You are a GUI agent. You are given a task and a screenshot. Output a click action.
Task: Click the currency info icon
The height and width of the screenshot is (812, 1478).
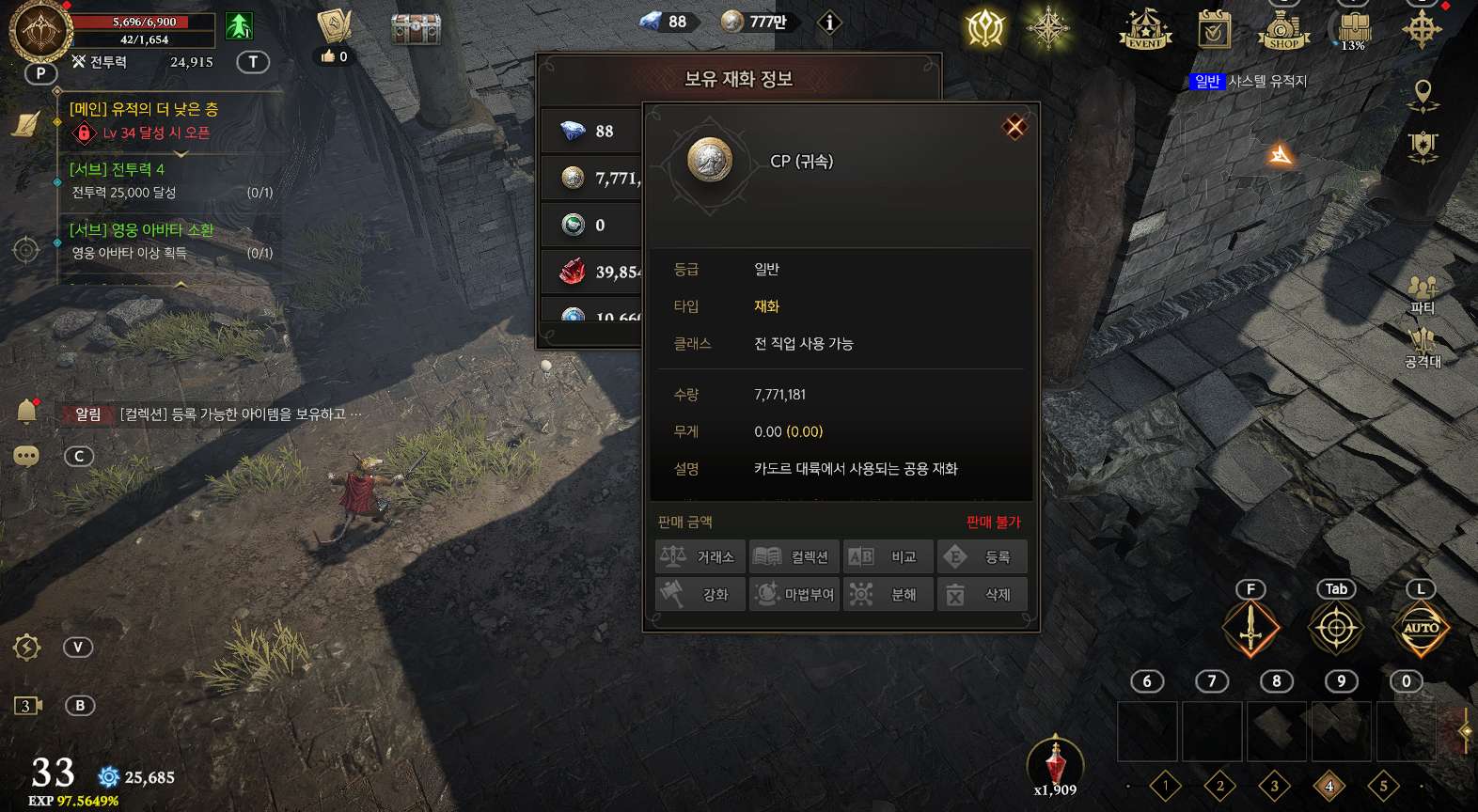click(828, 22)
